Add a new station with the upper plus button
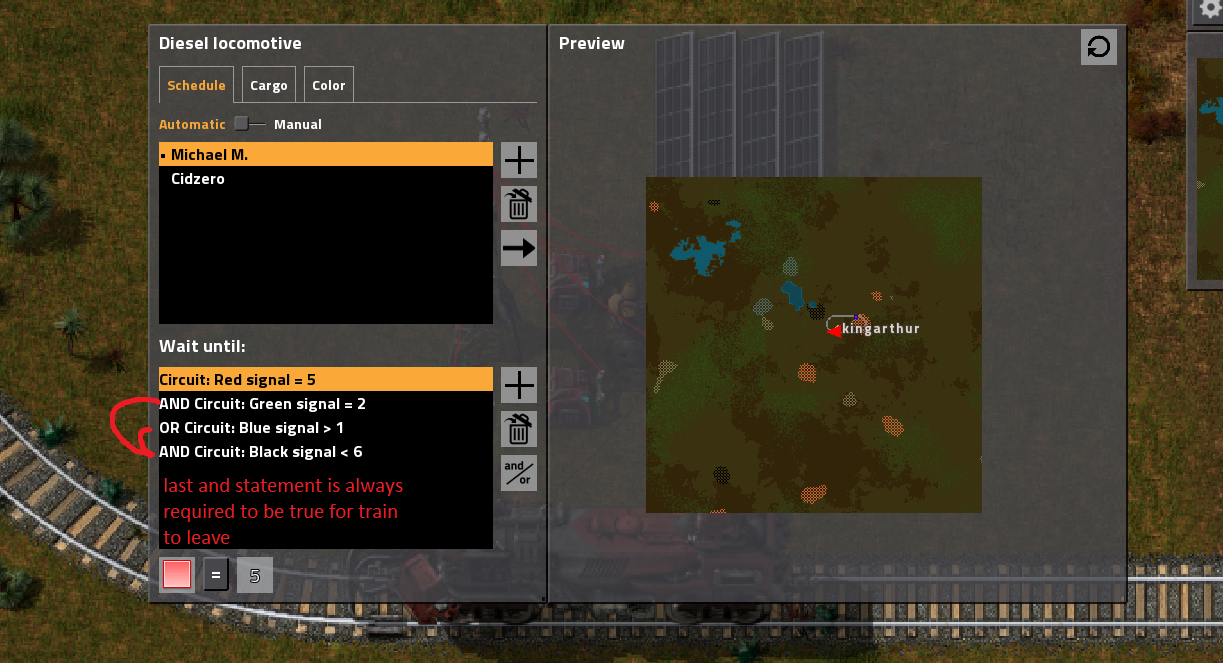 519,160
